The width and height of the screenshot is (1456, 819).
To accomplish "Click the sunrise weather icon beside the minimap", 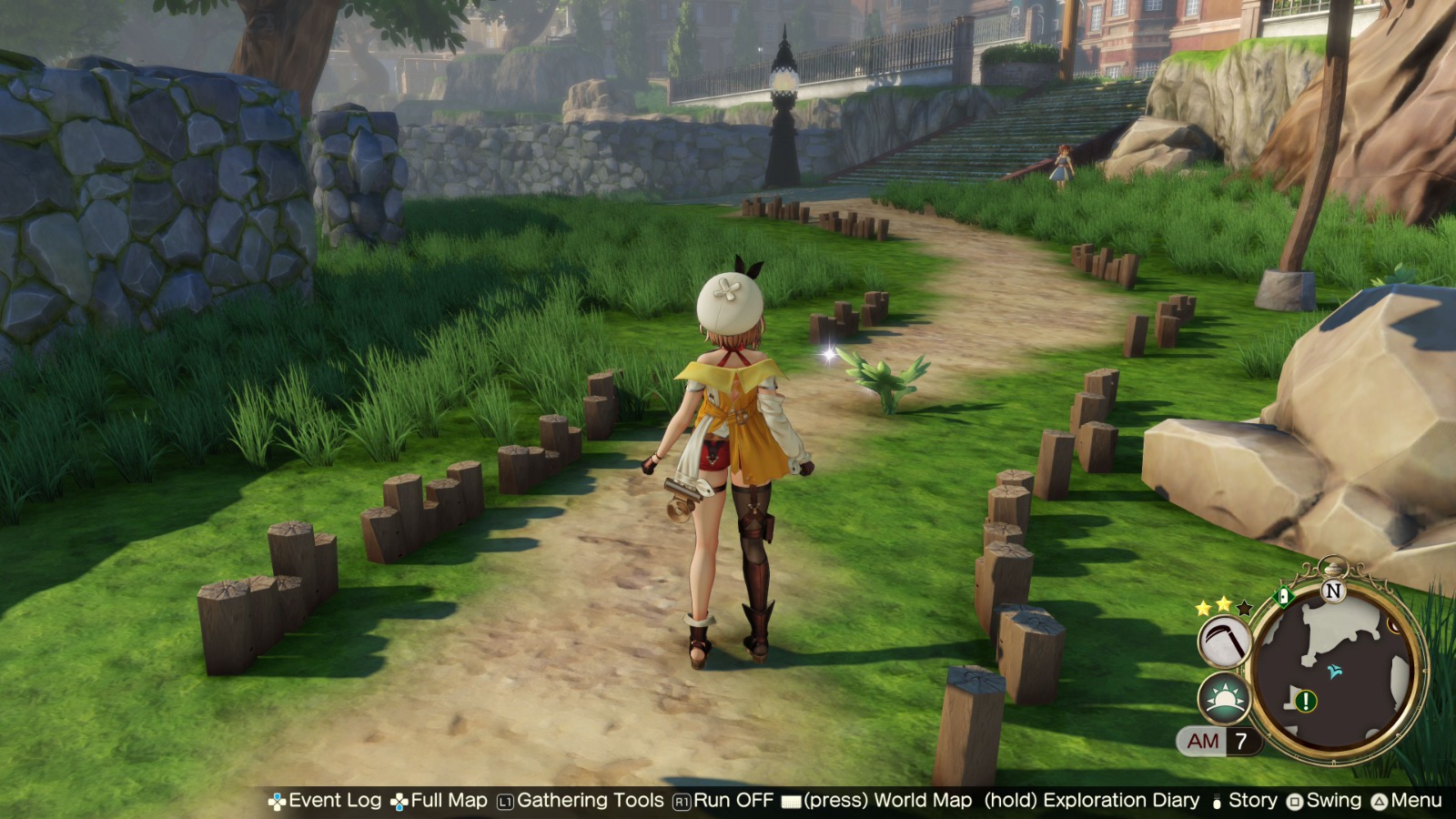I will (x=1222, y=699).
